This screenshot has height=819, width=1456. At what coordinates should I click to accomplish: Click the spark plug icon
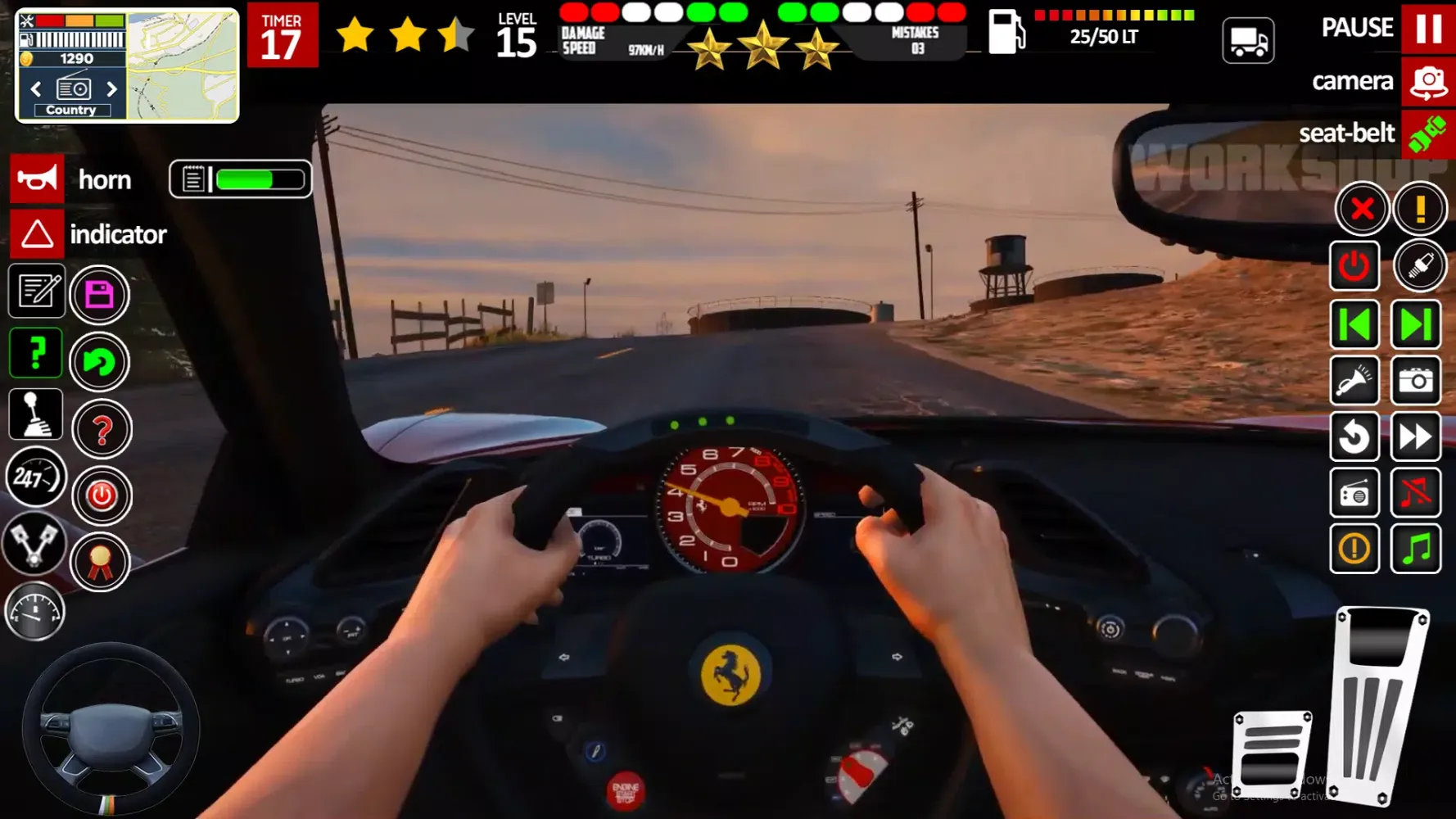pyautogui.click(x=1419, y=266)
